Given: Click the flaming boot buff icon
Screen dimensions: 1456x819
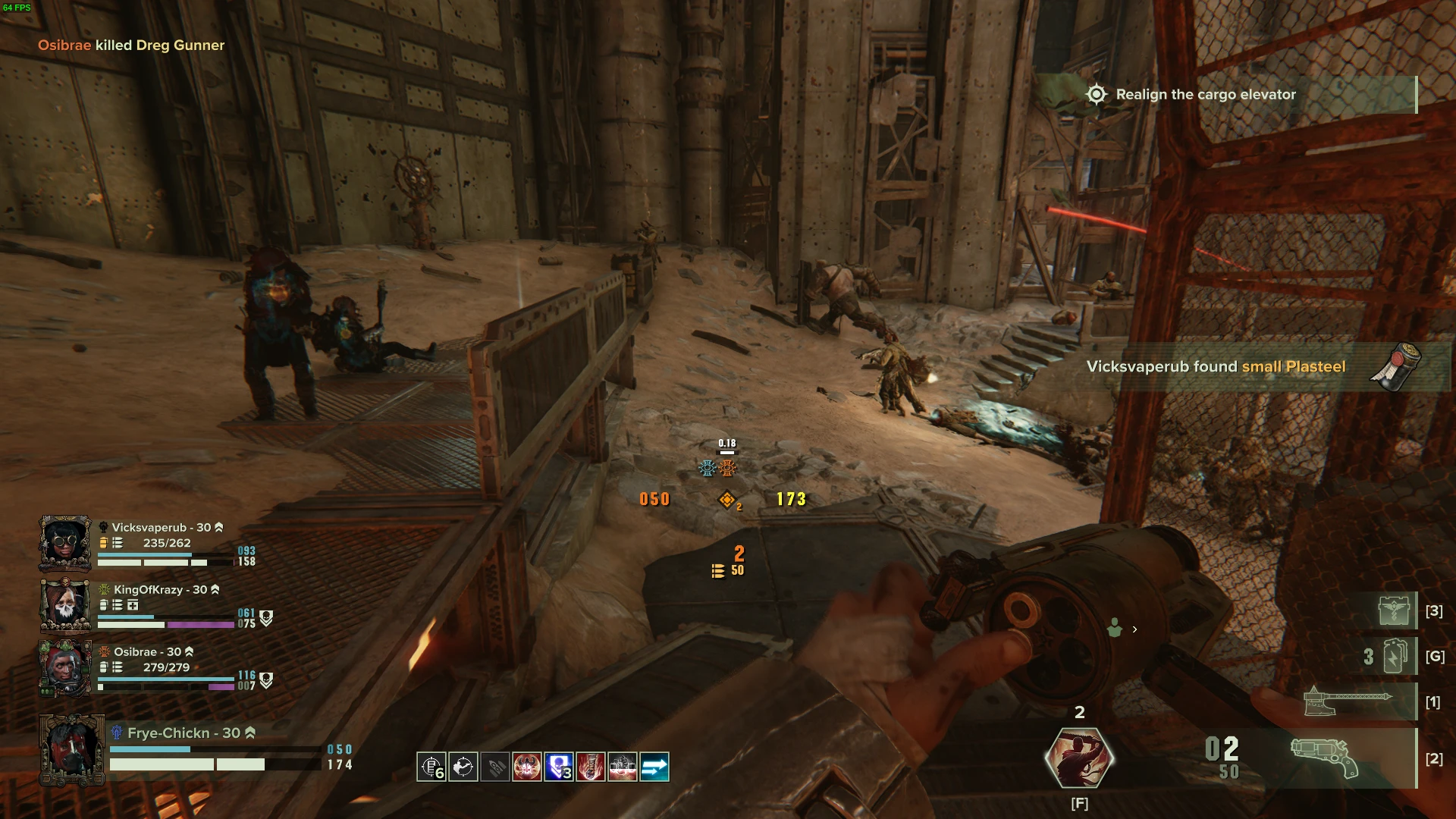Looking at the screenshot, I should point(591,767).
